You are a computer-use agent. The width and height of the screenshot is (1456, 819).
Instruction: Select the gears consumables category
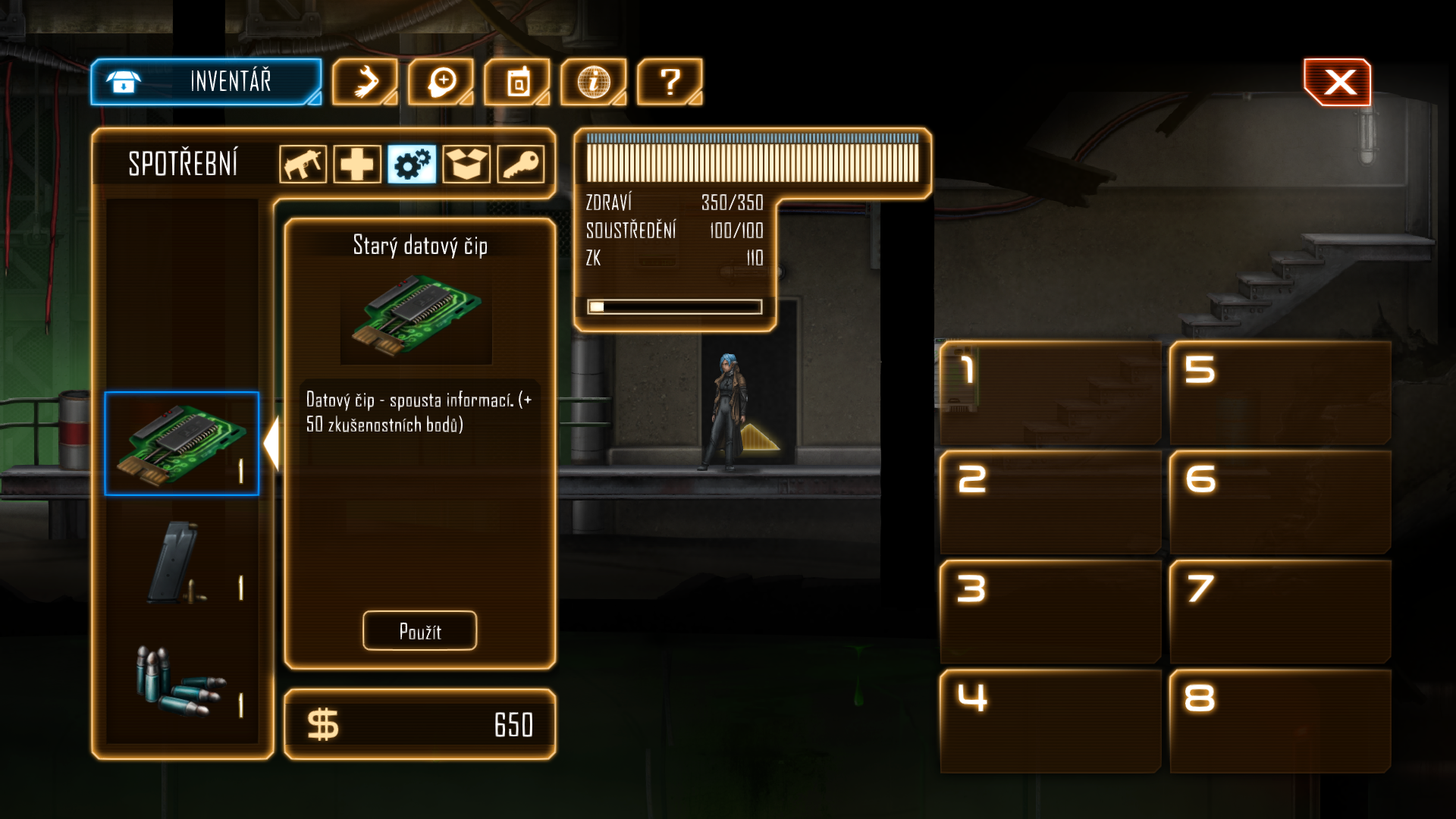[412, 164]
